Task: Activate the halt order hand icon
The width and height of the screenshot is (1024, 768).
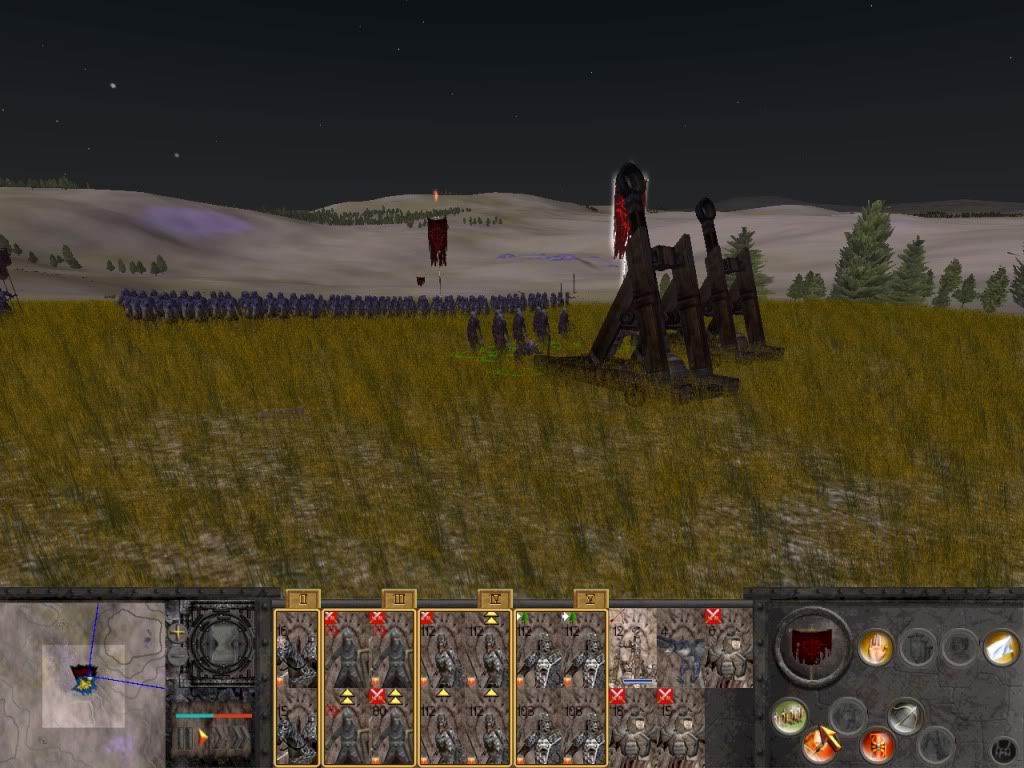Action: click(876, 648)
